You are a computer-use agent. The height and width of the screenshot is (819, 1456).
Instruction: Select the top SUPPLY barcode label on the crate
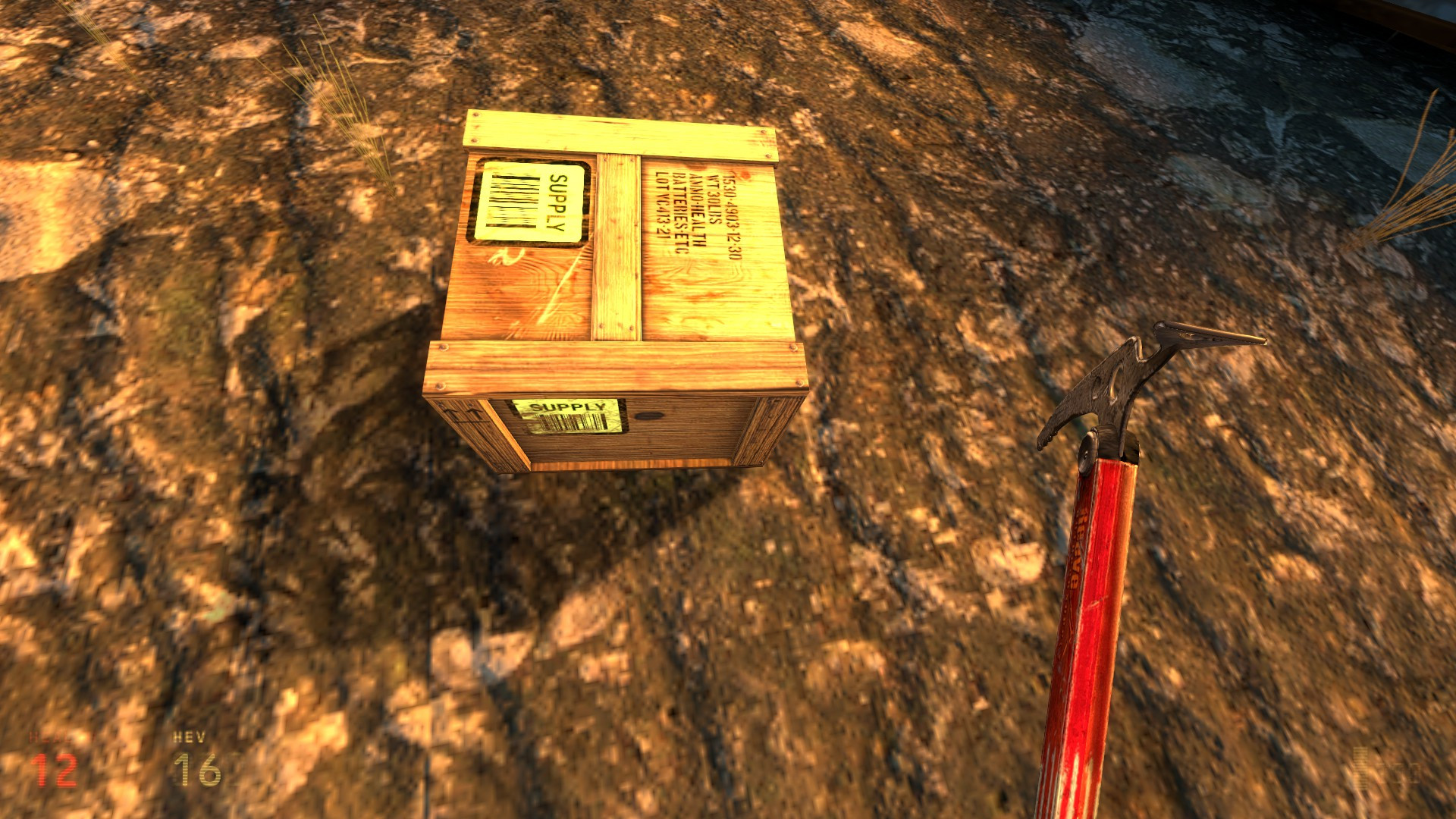point(529,201)
